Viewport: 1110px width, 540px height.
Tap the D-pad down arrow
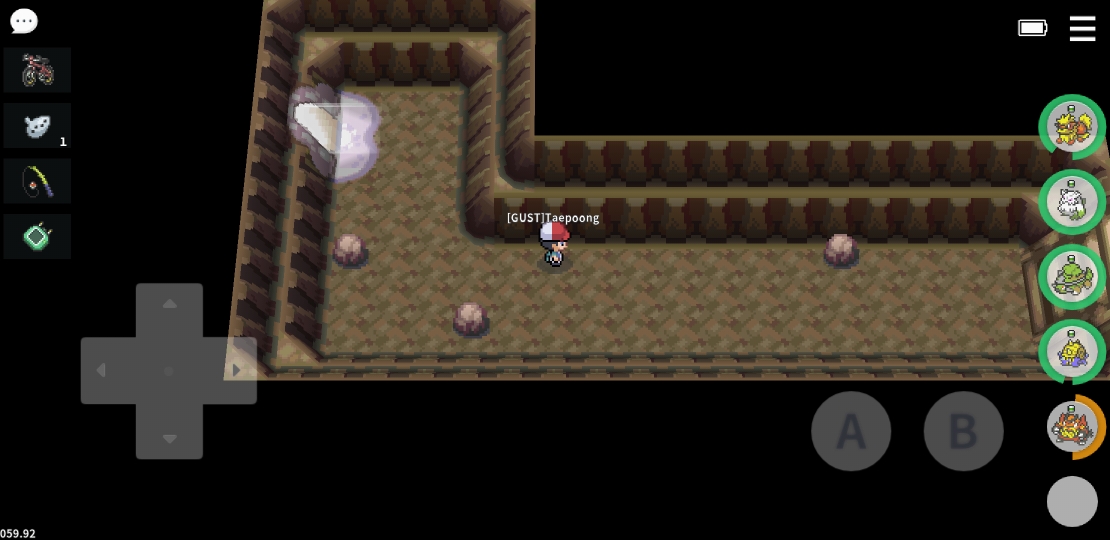[169, 438]
